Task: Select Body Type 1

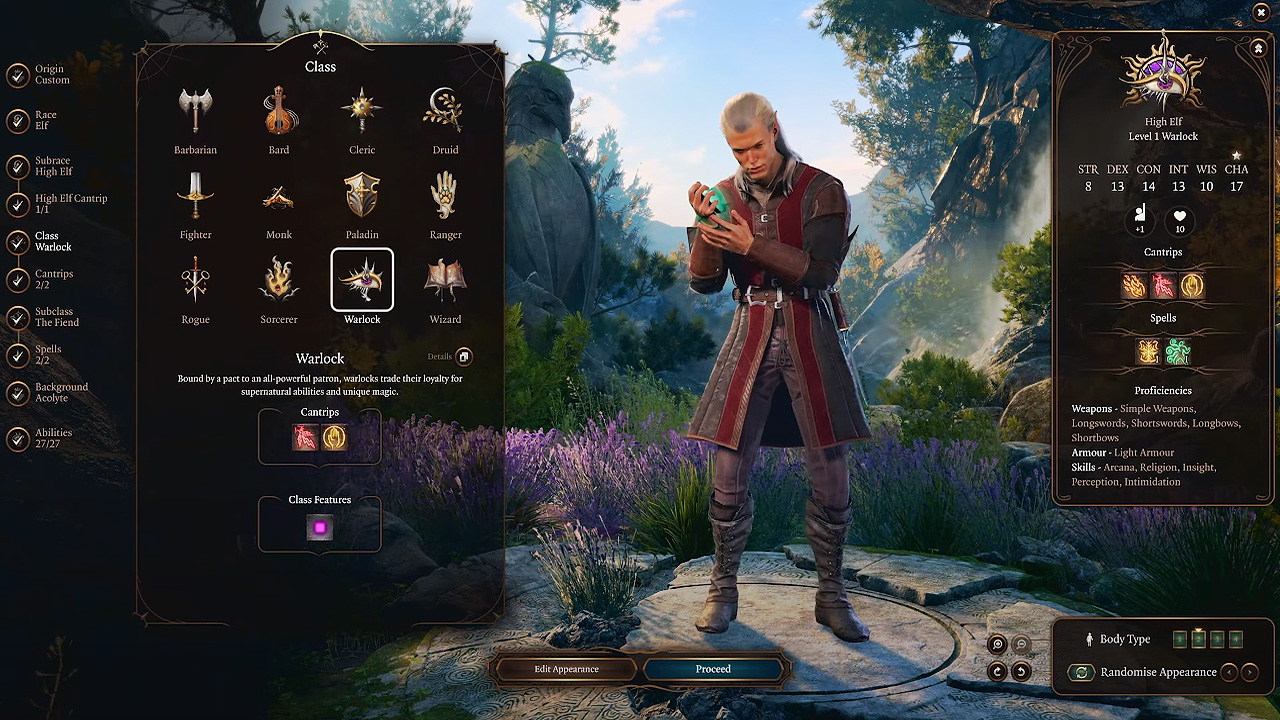Action: 1180,638
